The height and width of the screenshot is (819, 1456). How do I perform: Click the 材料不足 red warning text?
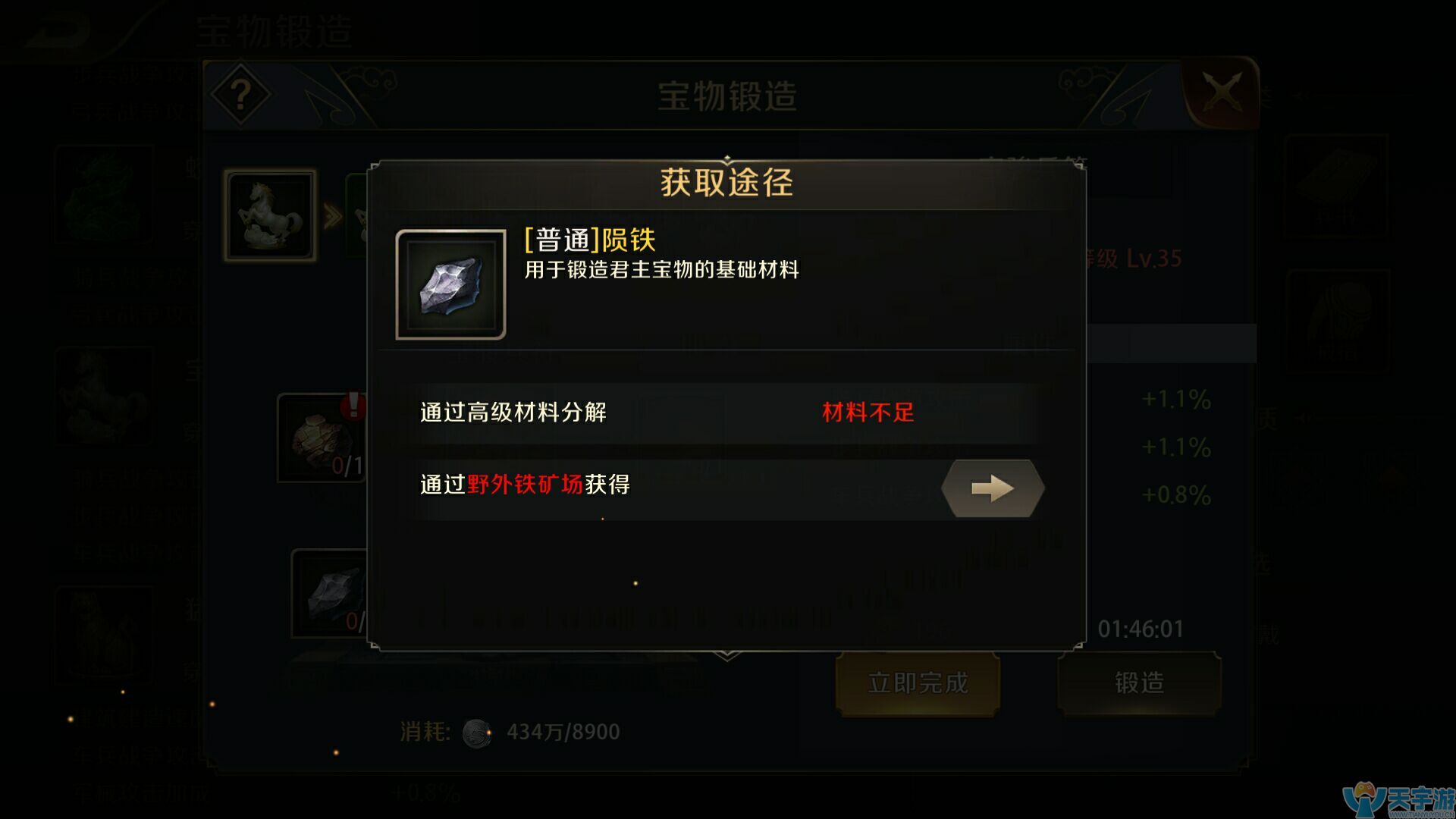[x=867, y=413]
